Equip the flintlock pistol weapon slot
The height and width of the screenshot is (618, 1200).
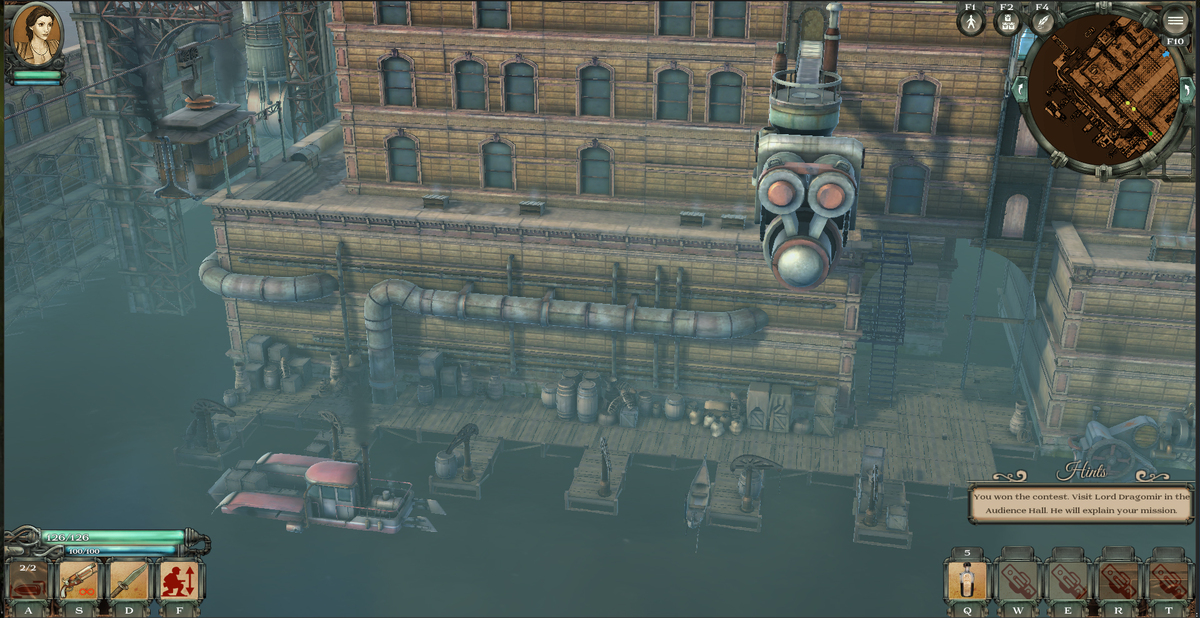(78, 582)
